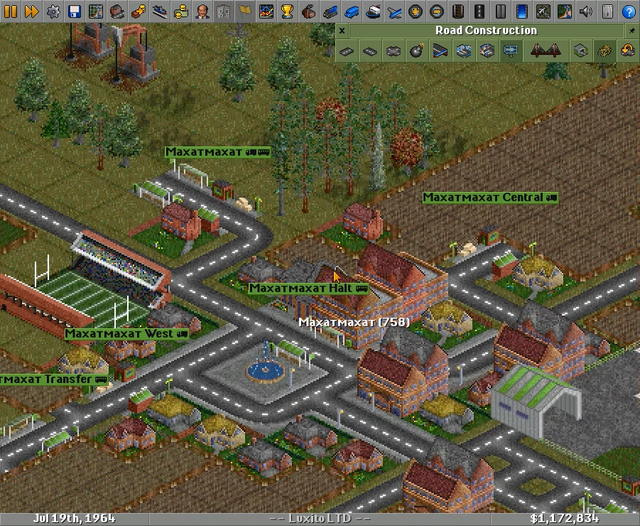
Task: Show the list of trains
Action: point(332,11)
